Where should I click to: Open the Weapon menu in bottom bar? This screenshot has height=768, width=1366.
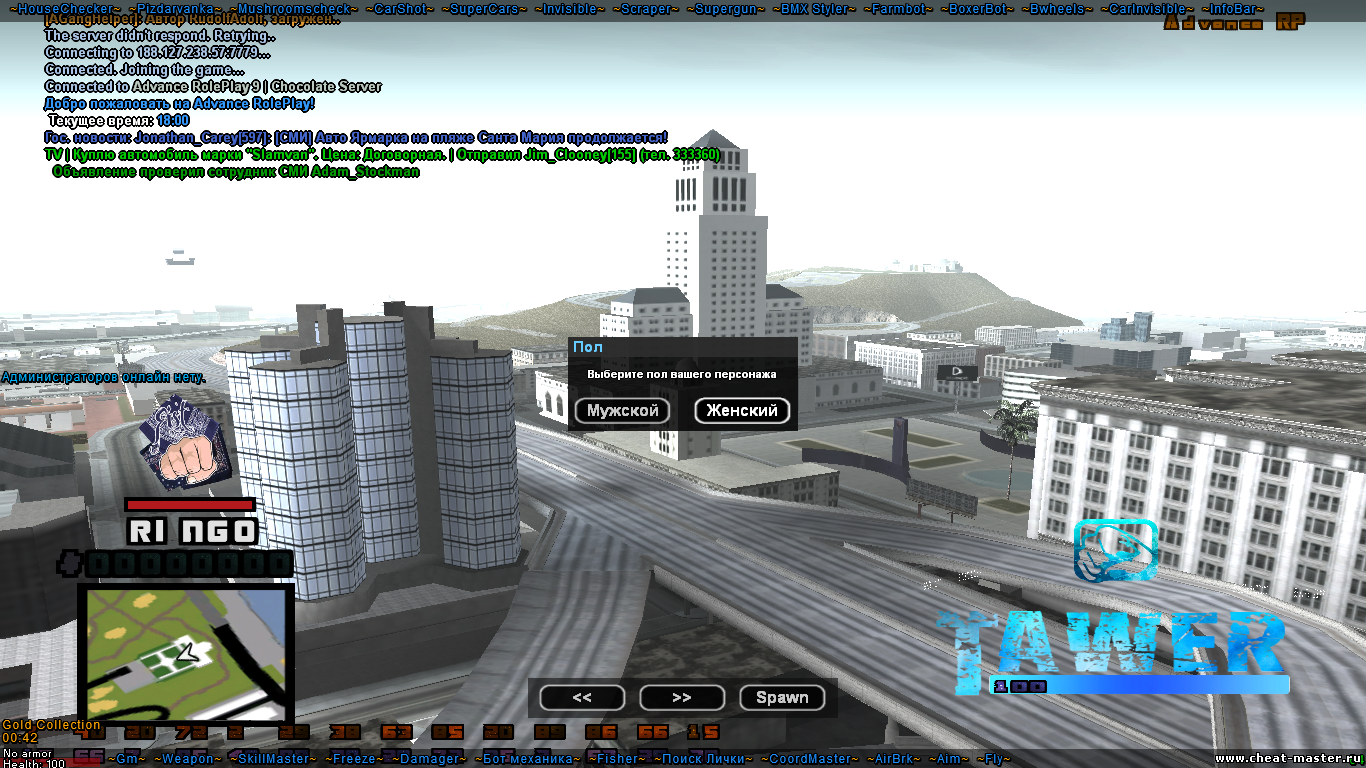pos(188,759)
